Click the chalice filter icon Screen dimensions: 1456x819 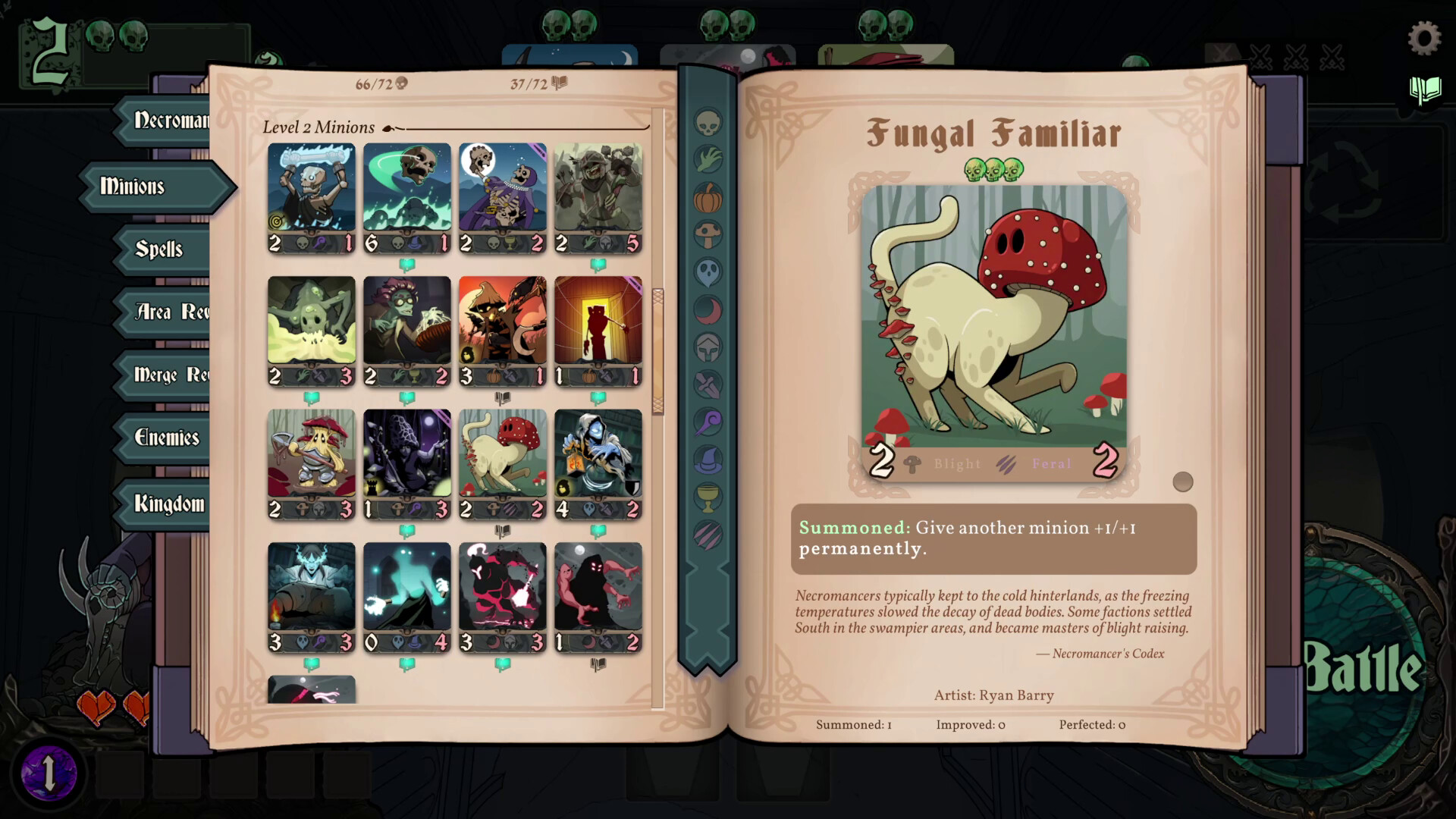(x=709, y=497)
